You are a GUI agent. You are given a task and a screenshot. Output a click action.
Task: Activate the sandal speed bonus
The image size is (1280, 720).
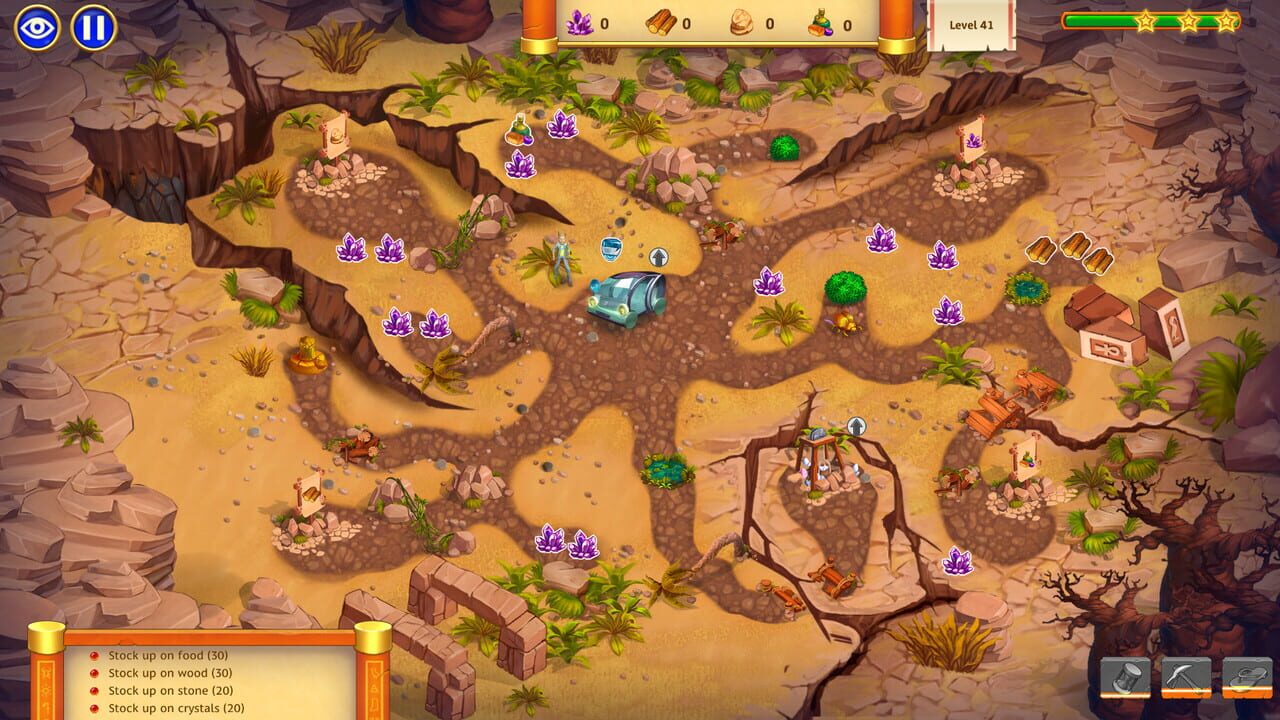[x=1247, y=677]
